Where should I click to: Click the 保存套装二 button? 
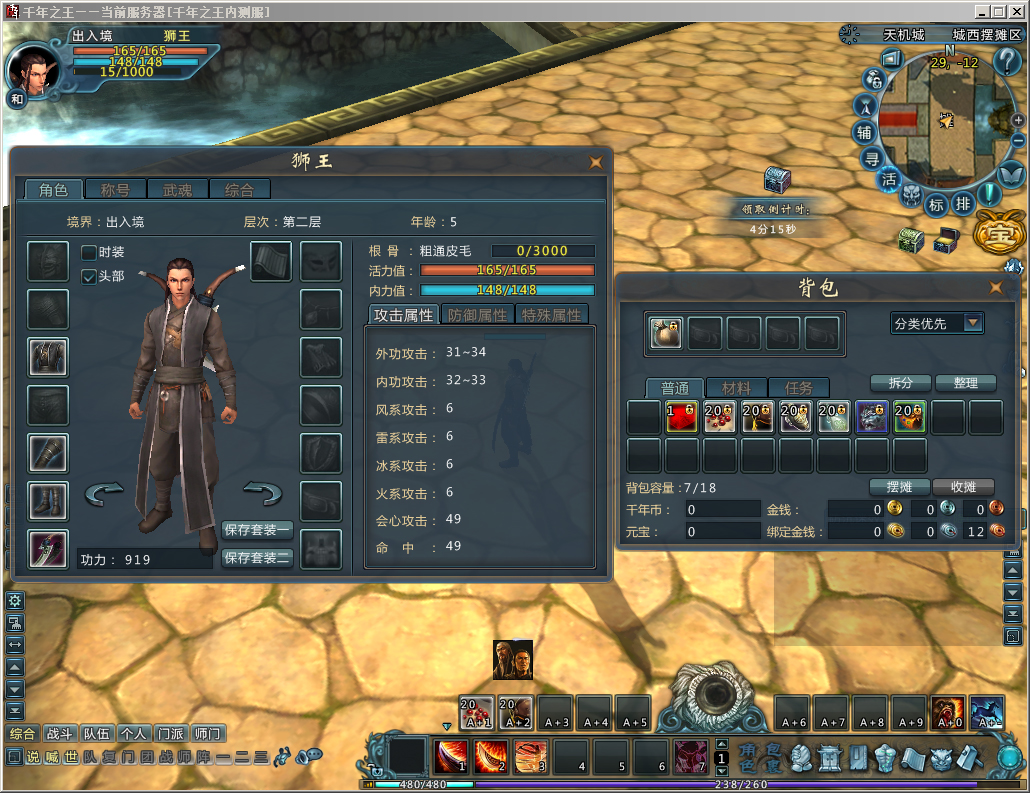(257, 557)
